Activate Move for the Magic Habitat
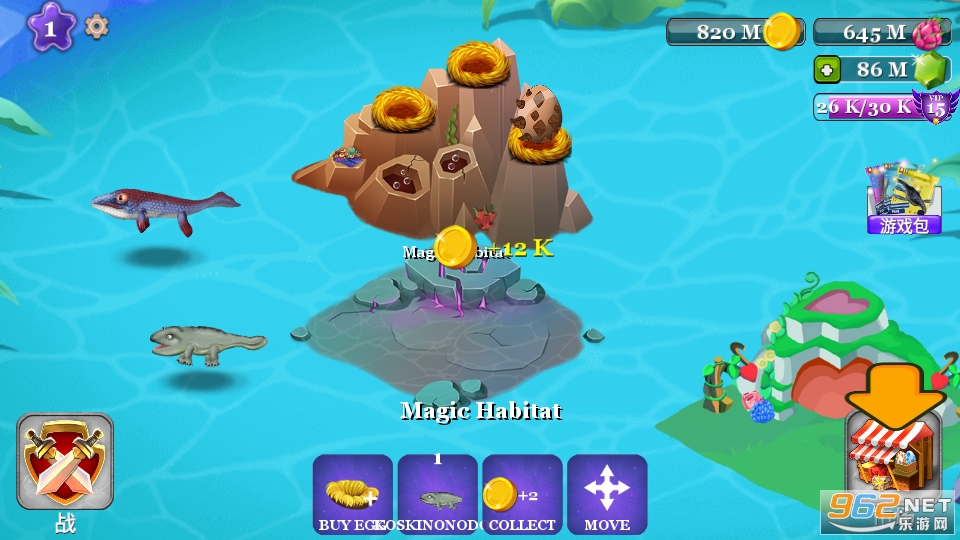Screen dimensions: 960x540 [607, 495]
